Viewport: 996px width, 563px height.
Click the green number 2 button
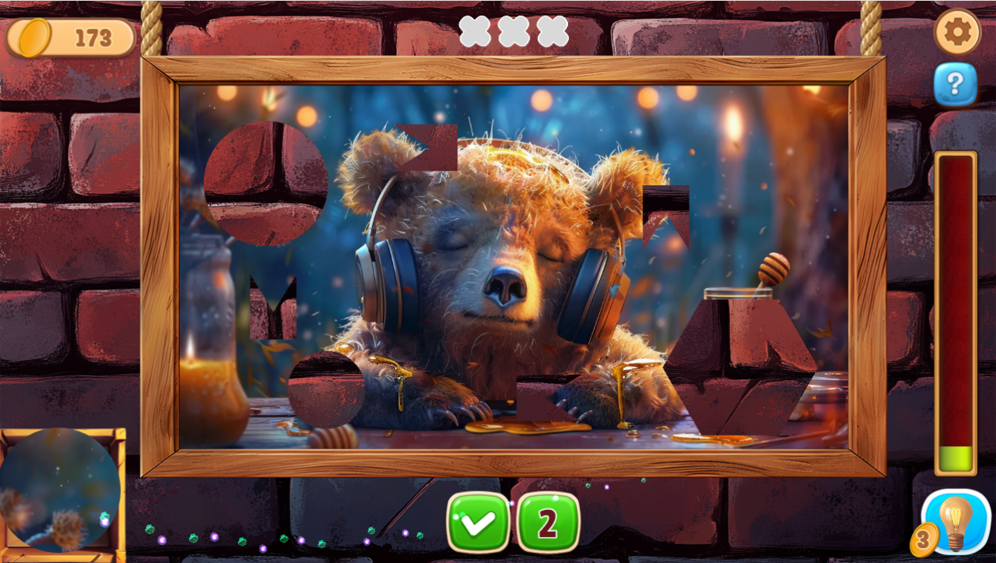(x=548, y=522)
